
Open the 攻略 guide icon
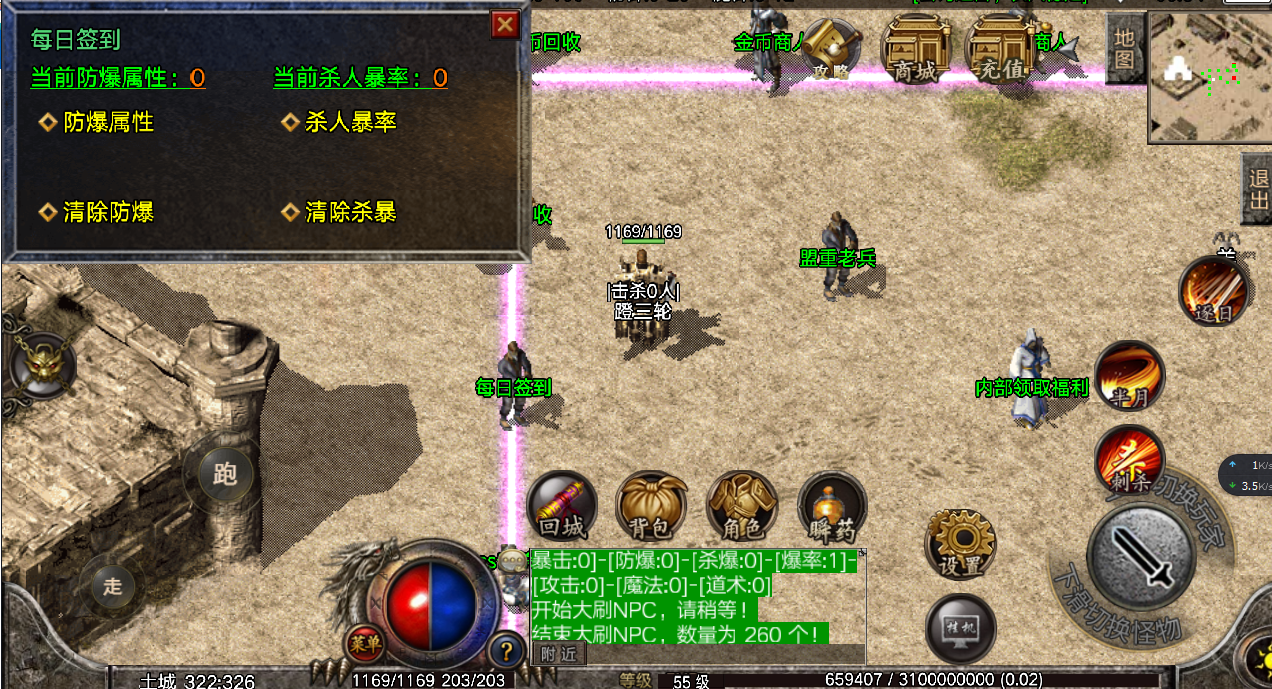pyautogui.click(x=834, y=51)
